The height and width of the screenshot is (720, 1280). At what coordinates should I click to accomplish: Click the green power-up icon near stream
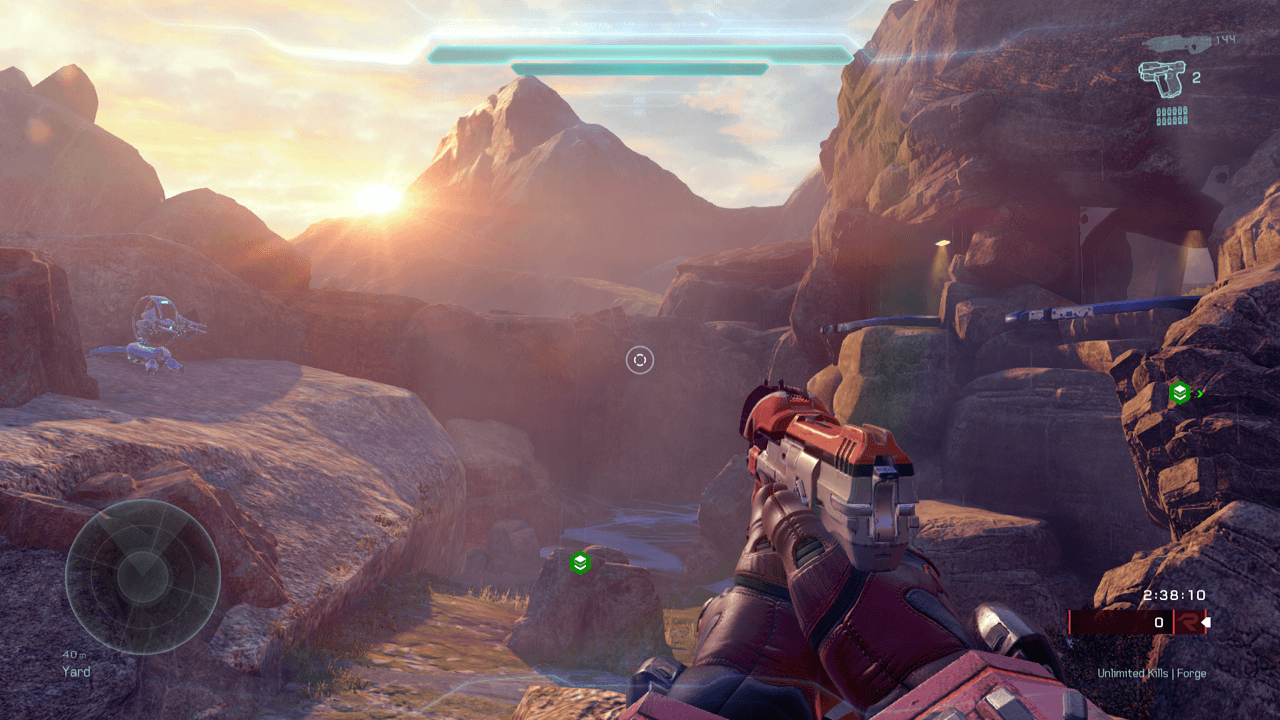tap(580, 563)
